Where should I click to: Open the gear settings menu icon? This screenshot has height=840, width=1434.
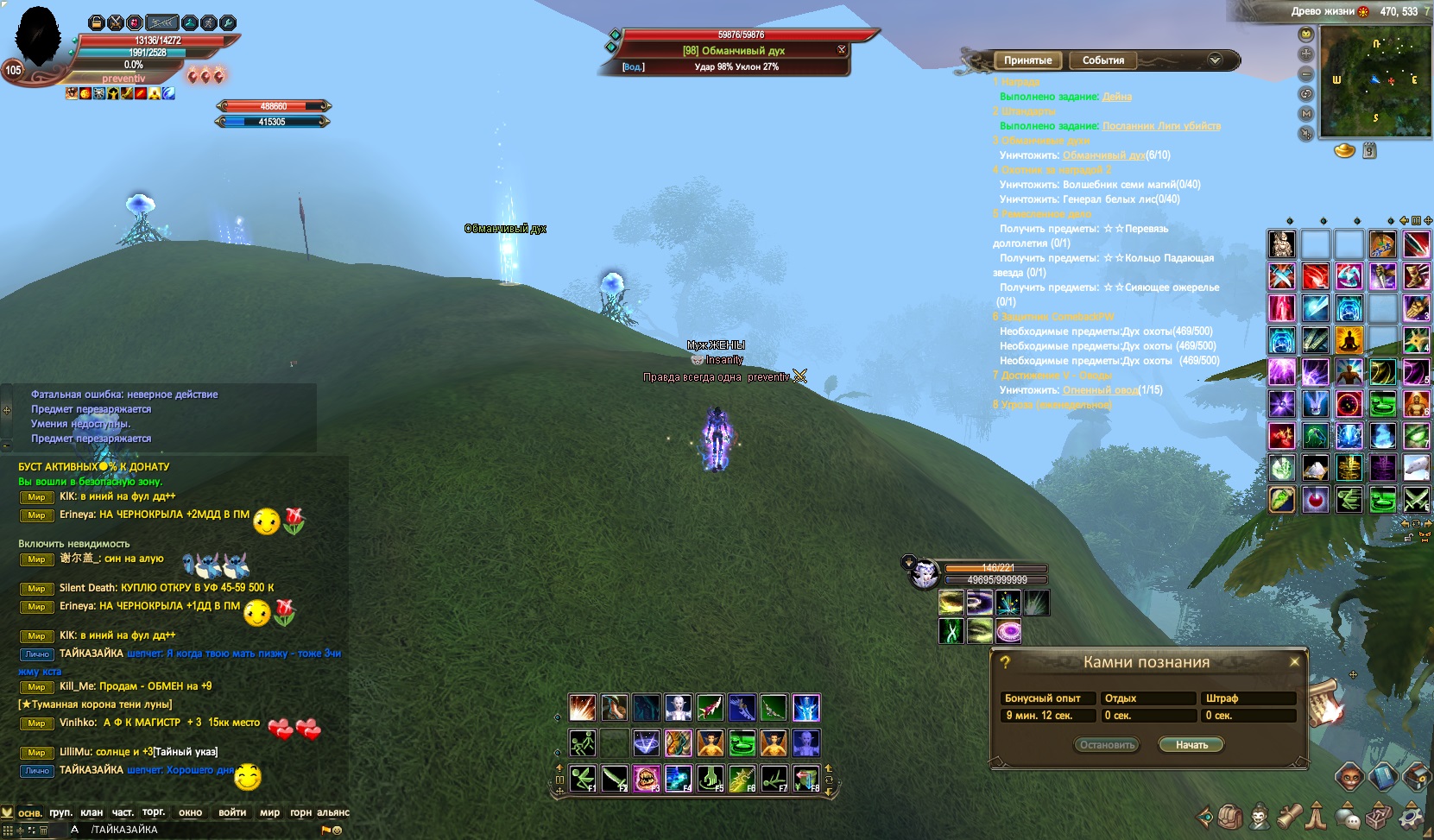click(1411, 815)
